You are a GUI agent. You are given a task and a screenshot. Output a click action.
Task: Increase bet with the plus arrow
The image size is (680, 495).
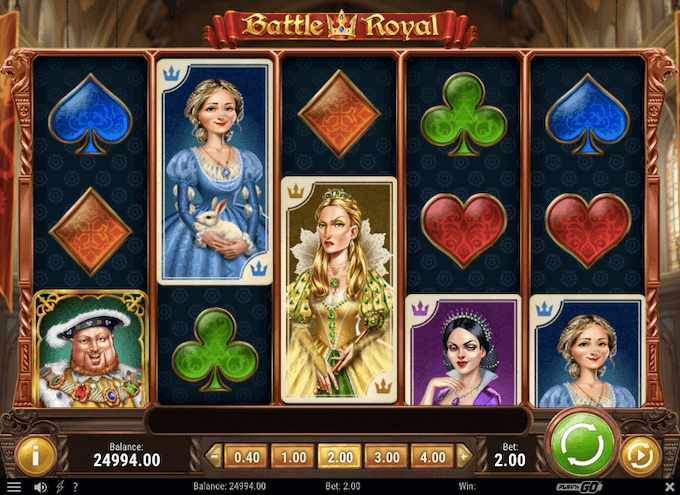click(466, 457)
